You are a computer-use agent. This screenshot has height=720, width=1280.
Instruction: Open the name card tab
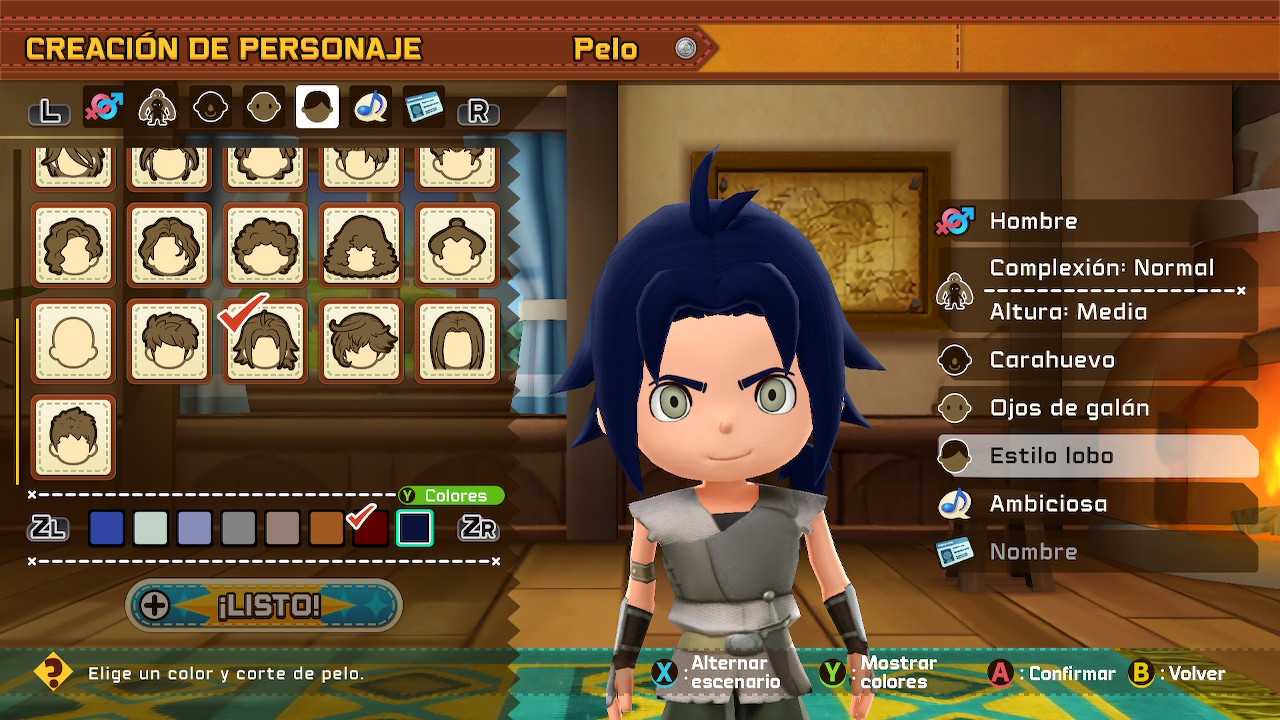[424, 107]
